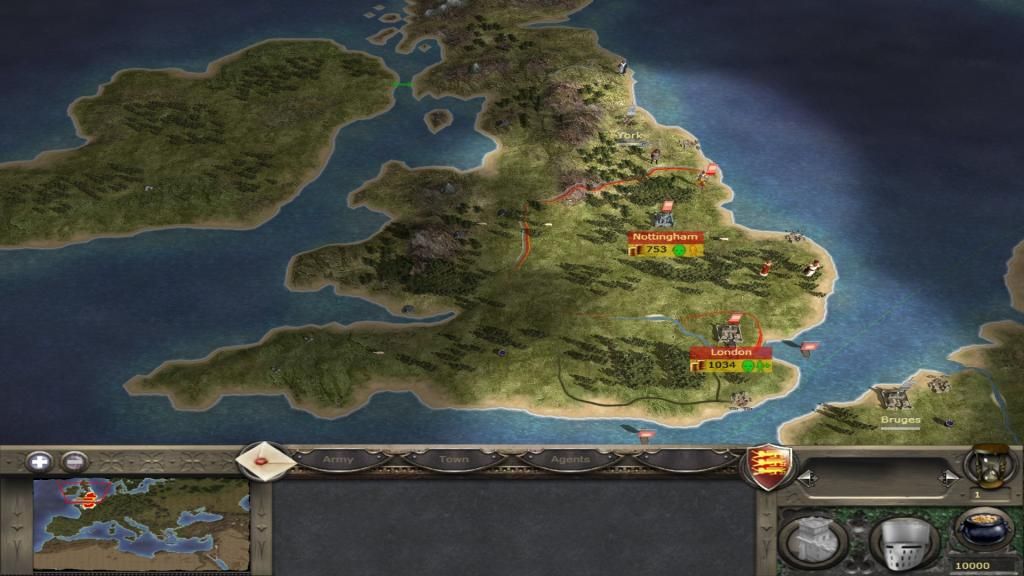Select the London settlement label
Viewport: 1024px width, 576px height.
730,353
